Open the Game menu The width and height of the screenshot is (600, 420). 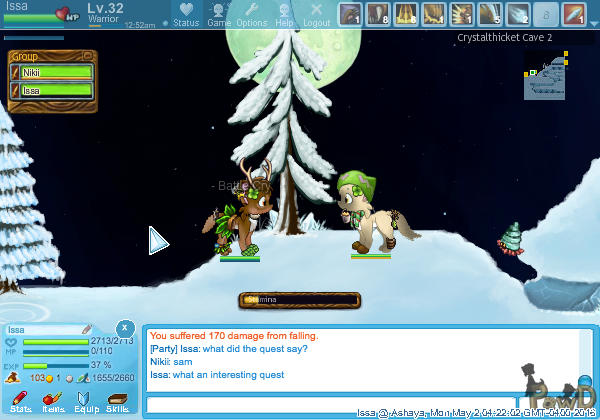(219, 14)
